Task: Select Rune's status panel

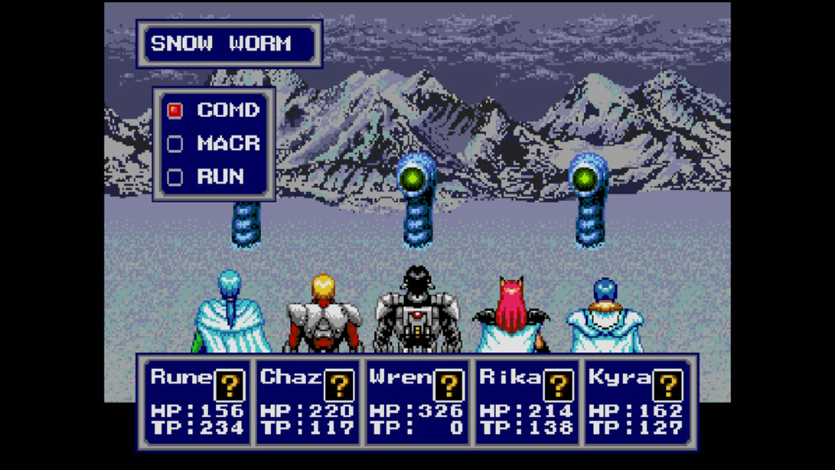Action: pyautogui.click(x=198, y=402)
